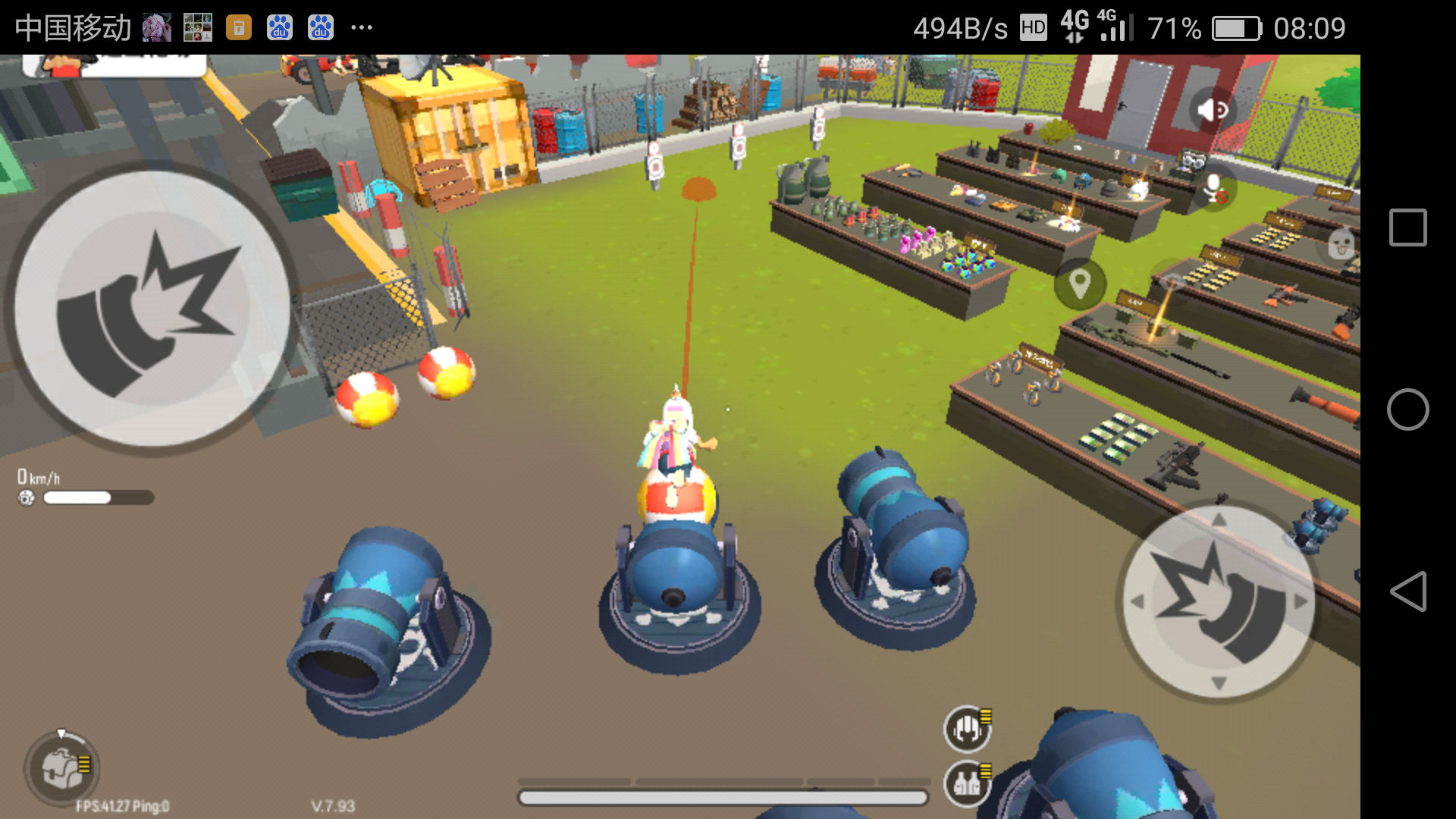Open the backpack icon at bottom left
Screen dimensions: 1456x819
tap(61, 767)
